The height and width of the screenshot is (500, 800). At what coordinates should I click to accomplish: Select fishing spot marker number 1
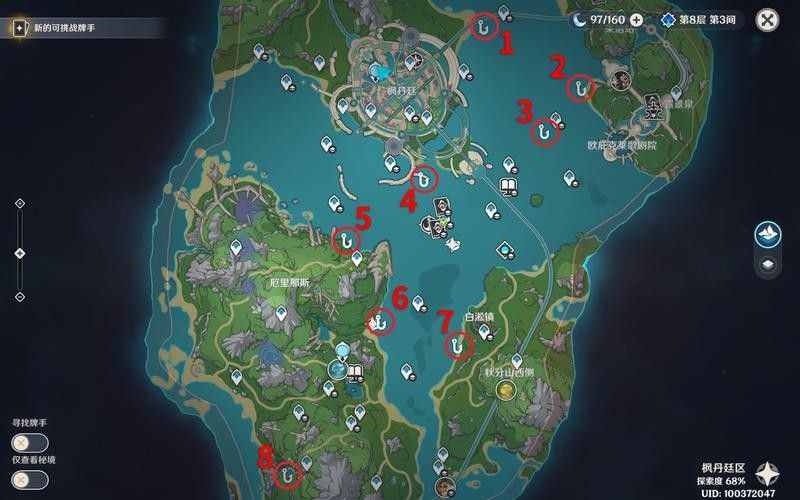coord(484,26)
